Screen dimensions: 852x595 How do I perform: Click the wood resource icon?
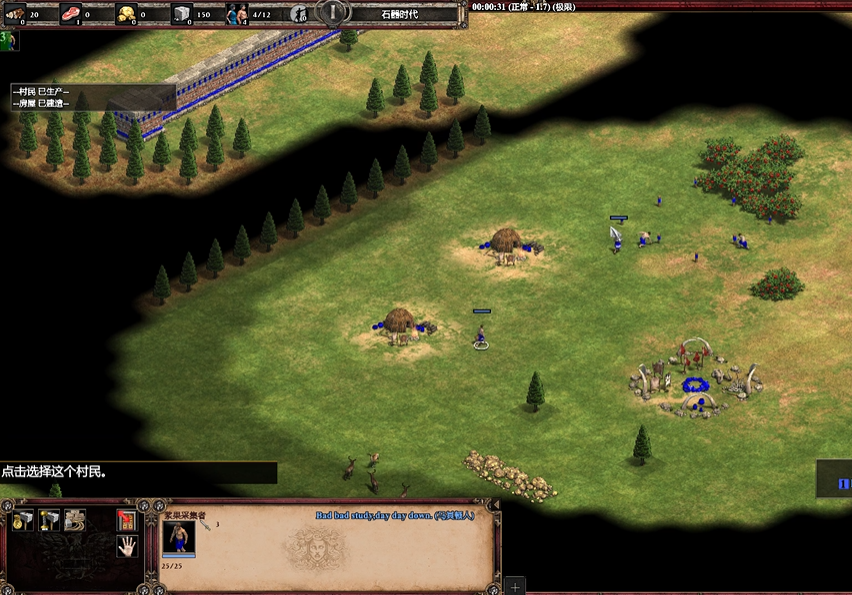coord(16,14)
